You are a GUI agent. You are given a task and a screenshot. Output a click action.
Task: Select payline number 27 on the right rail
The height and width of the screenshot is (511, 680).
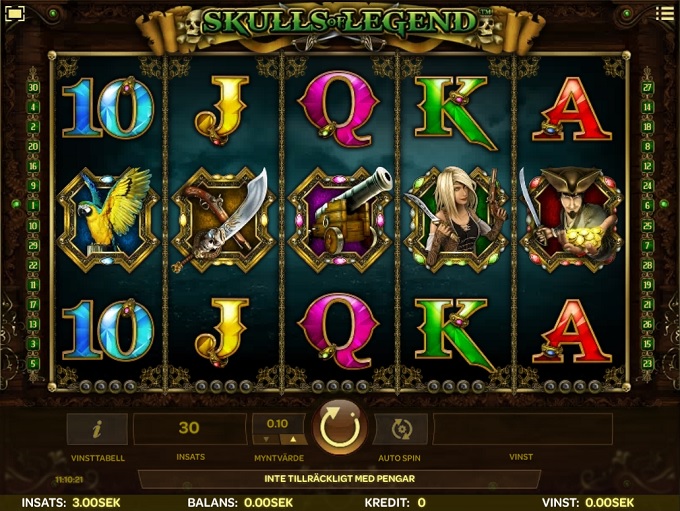click(647, 87)
